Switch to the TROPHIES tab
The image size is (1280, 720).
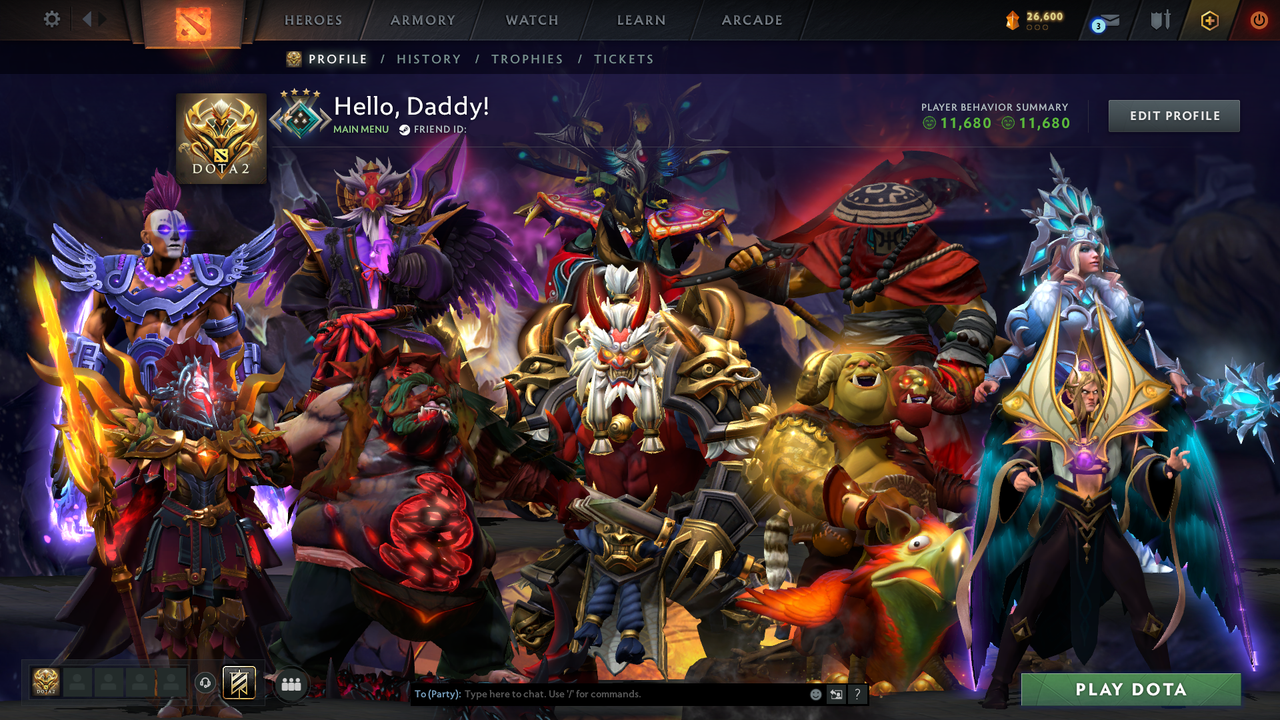tap(527, 59)
